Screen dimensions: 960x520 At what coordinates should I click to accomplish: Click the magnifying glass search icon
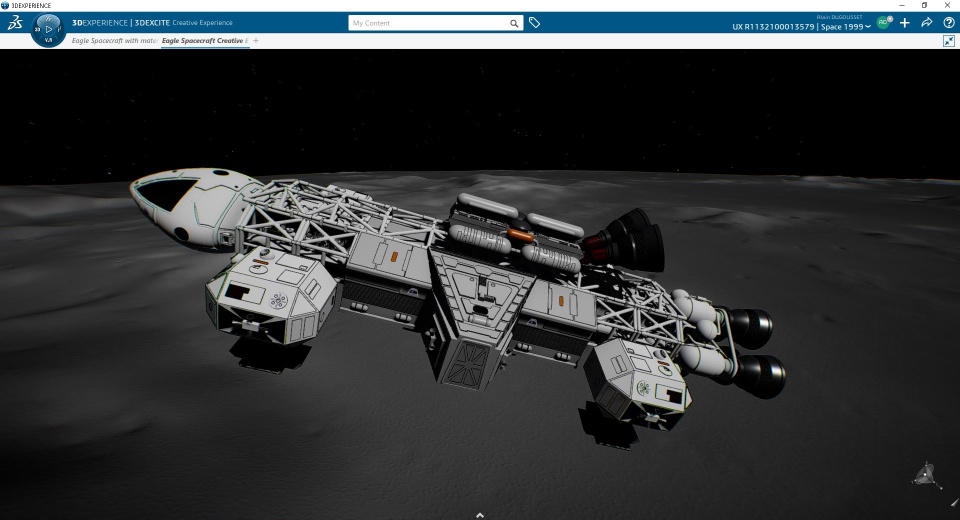tap(514, 23)
